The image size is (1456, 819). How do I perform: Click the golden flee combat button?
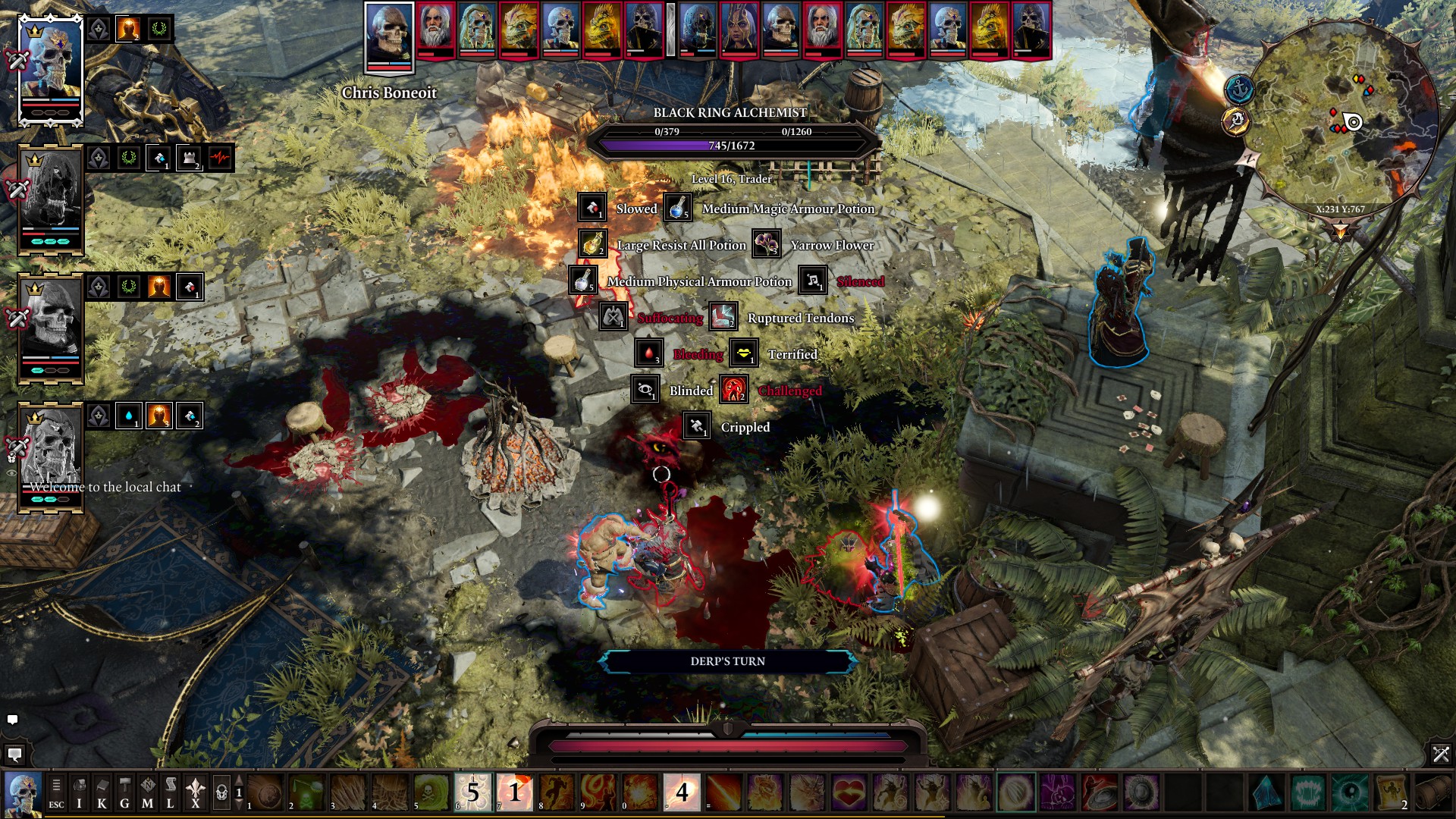(1236, 121)
